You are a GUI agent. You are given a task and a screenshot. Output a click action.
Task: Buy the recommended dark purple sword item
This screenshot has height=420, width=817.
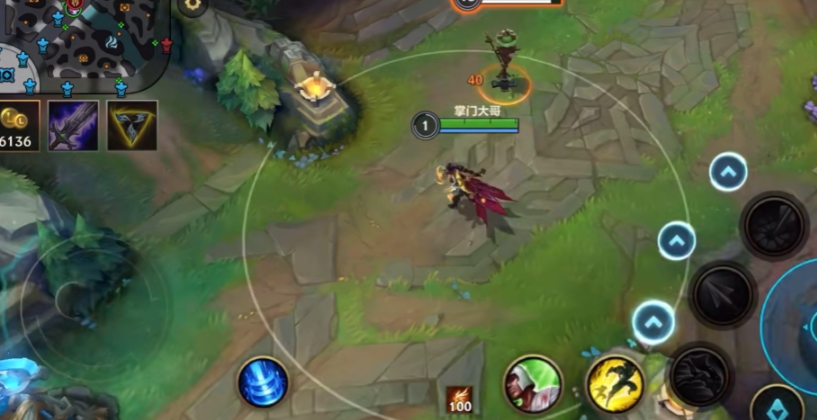(73, 126)
